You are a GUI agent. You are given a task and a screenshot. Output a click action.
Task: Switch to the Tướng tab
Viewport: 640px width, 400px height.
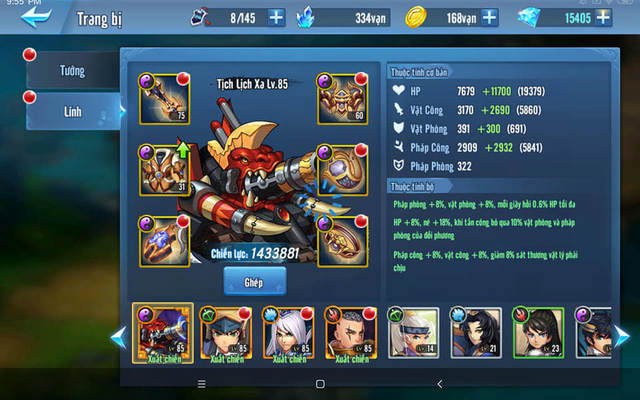pyautogui.click(x=72, y=72)
